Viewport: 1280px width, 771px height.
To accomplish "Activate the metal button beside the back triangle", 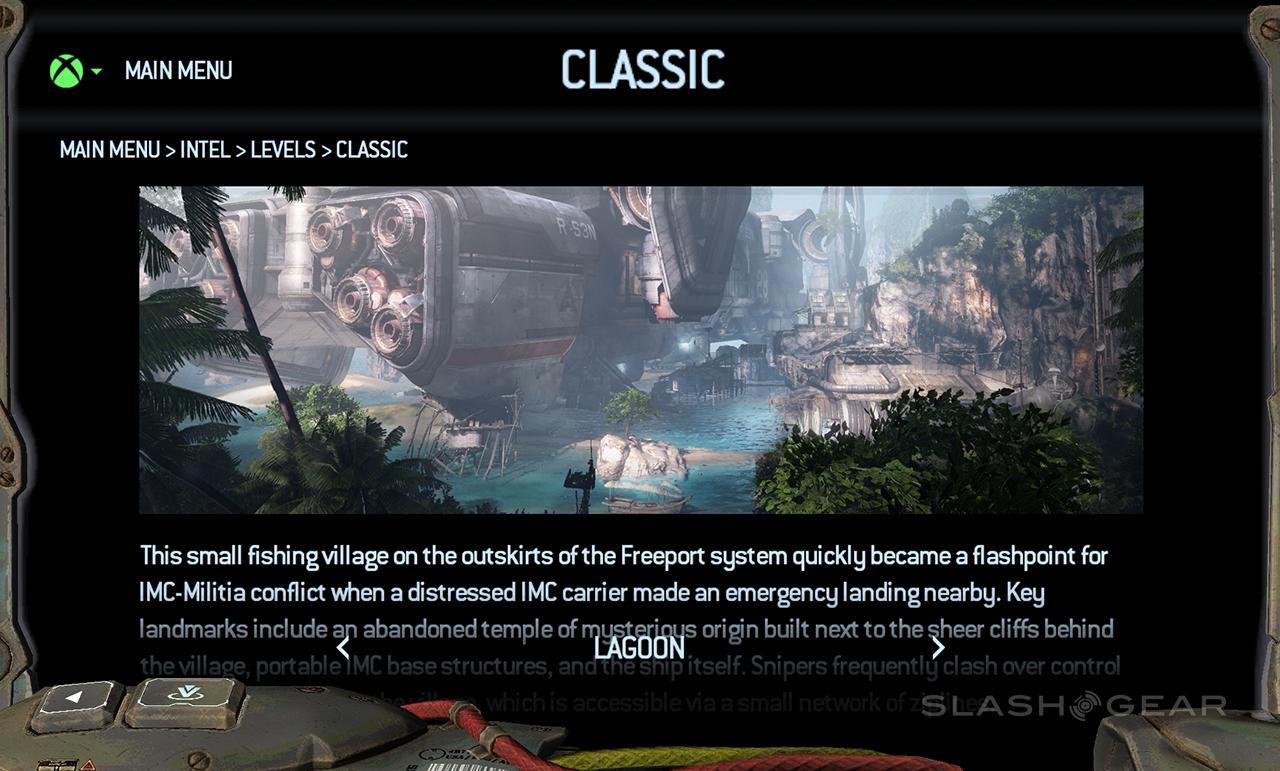I will pyautogui.click(x=185, y=701).
